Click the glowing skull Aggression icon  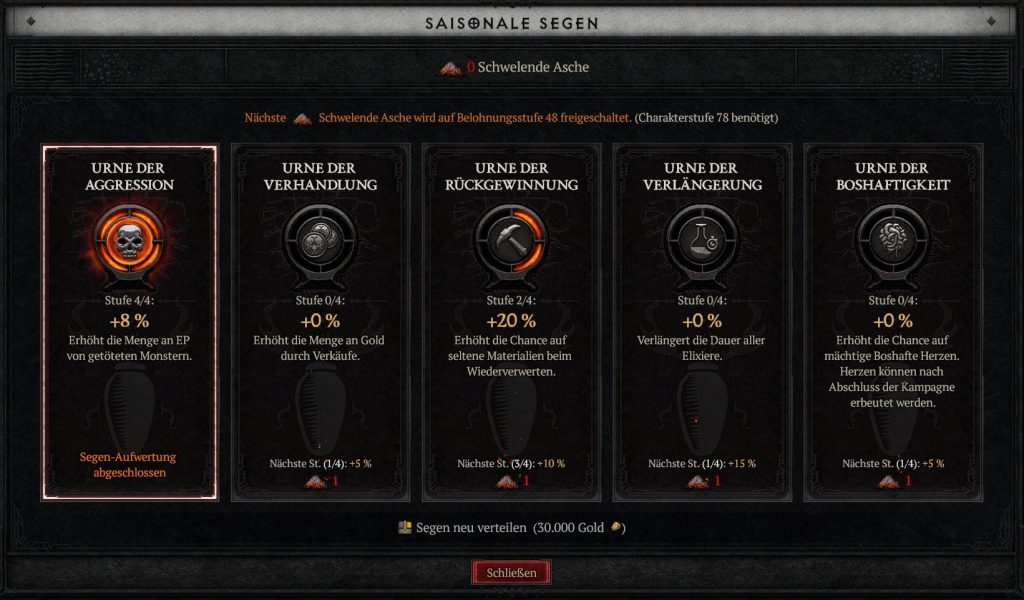(128, 240)
